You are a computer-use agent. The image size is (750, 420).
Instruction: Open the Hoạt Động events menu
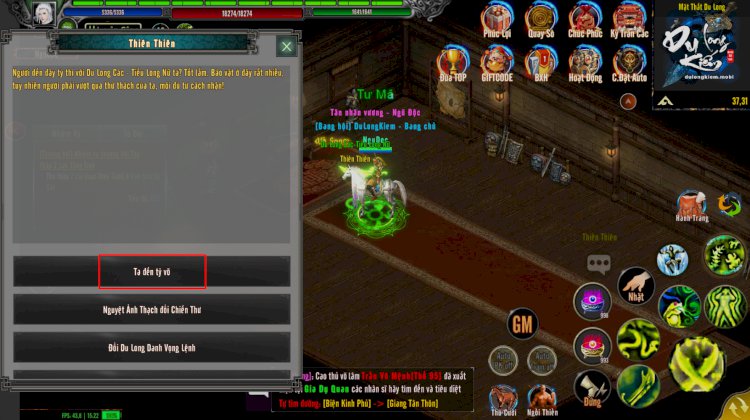point(585,63)
